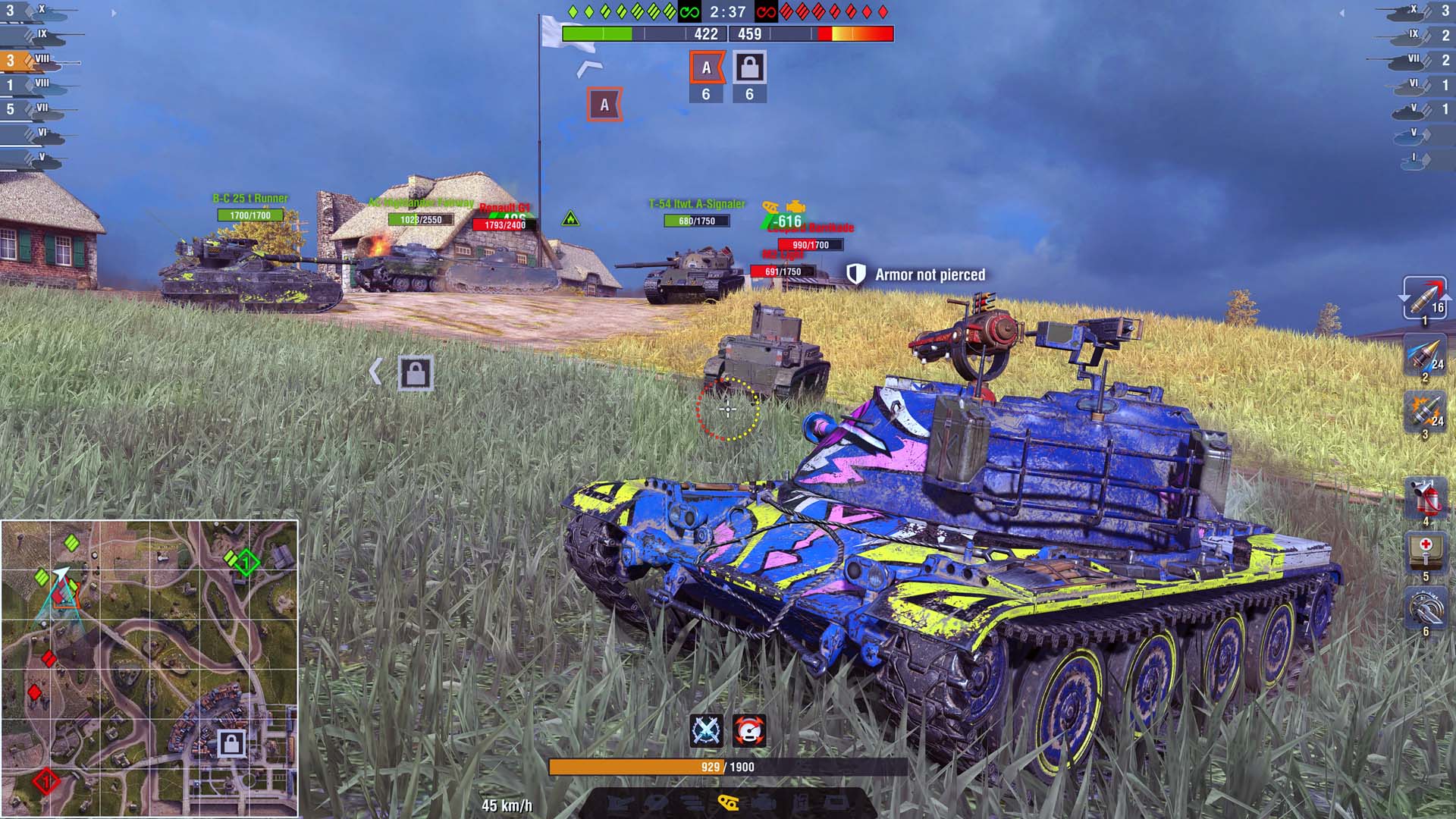Expand the enemy team list arrow
This screenshot has width=1456, height=819.
click(1341, 13)
